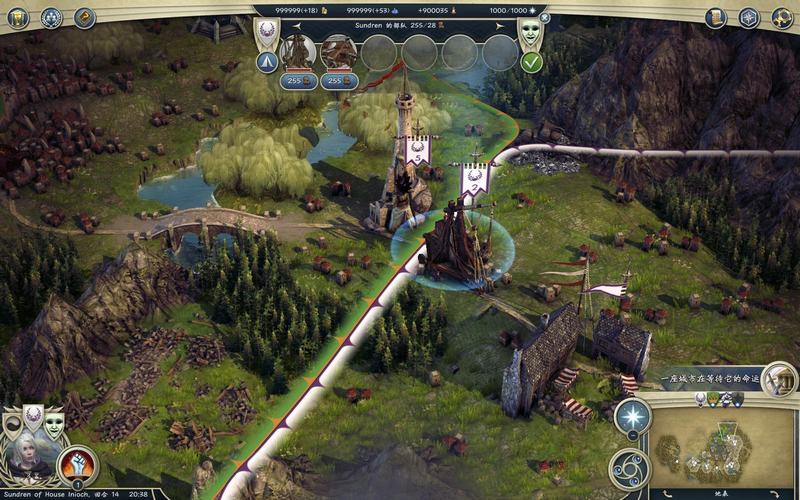Click the compass-star icon top-right
The height and width of the screenshot is (500, 800).
[x=748, y=17]
